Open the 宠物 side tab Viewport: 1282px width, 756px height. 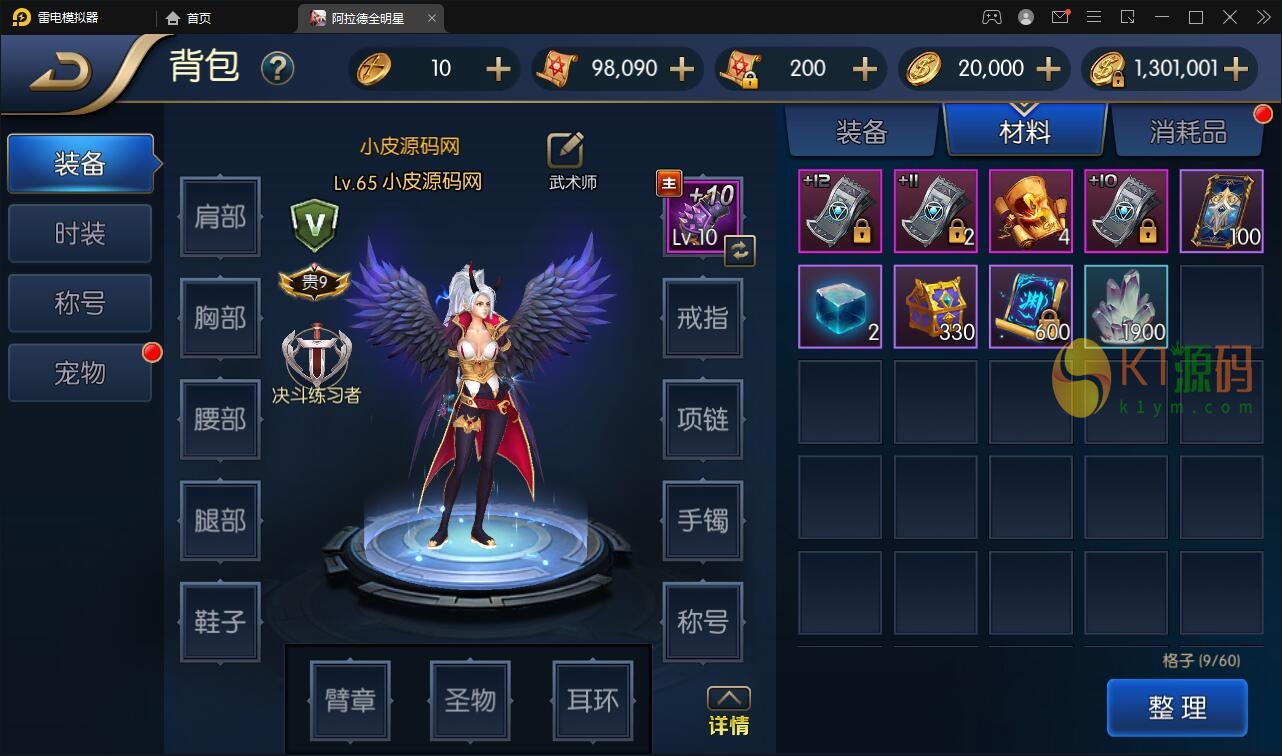pyautogui.click(x=80, y=373)
